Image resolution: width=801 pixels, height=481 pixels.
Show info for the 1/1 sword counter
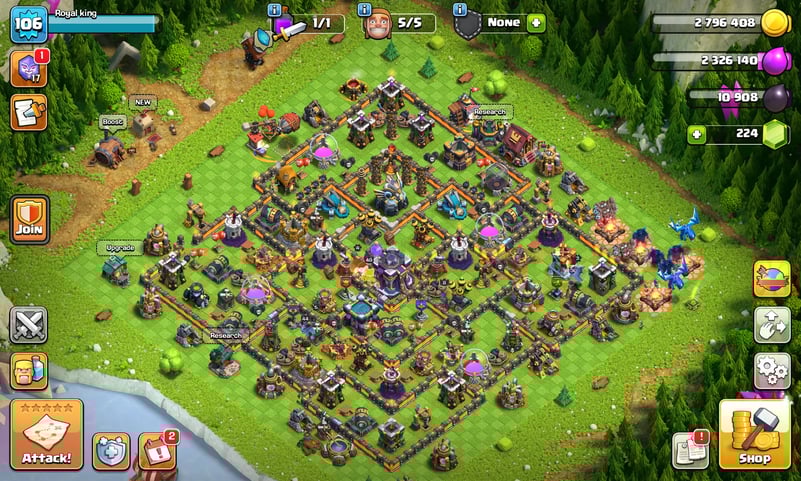click(275, 9)
